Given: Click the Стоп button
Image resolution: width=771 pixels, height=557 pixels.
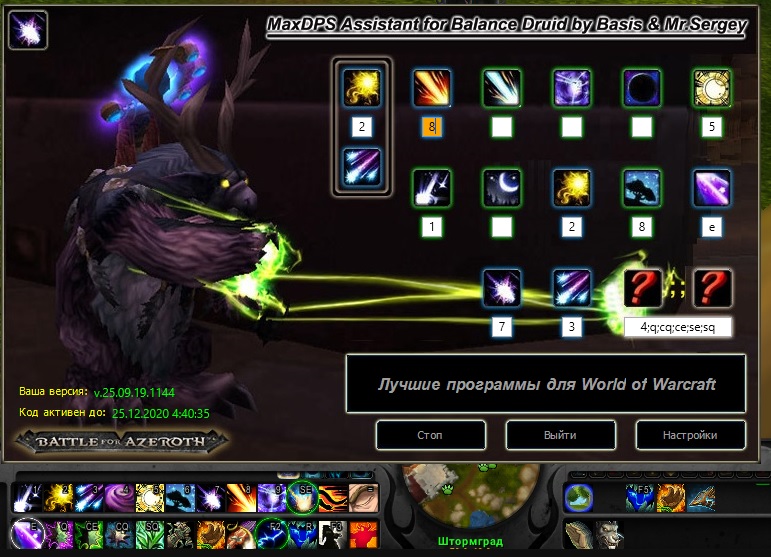Looking at the screenshot, I should 431,435.
